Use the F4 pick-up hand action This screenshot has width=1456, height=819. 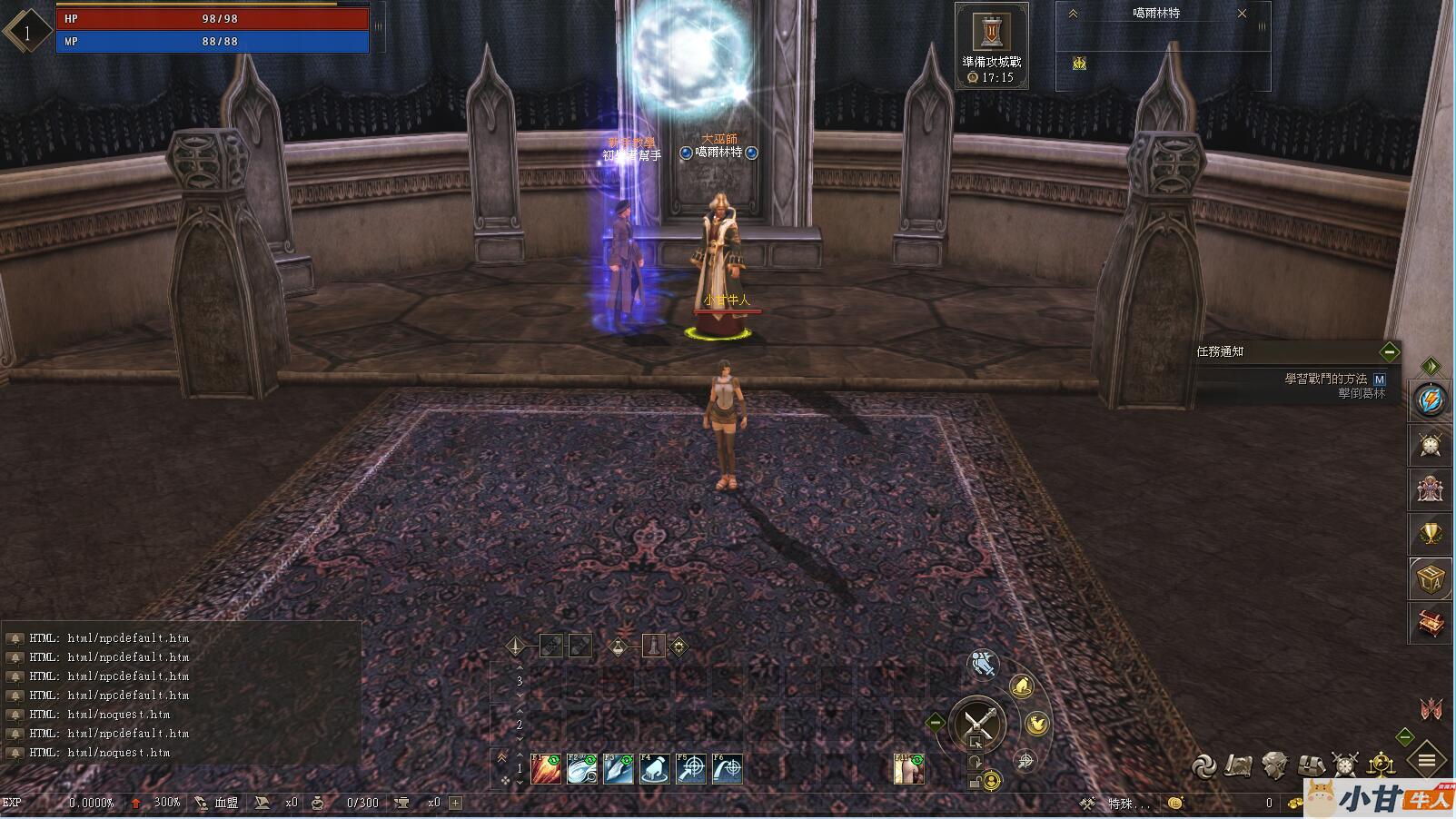point(655,769)
